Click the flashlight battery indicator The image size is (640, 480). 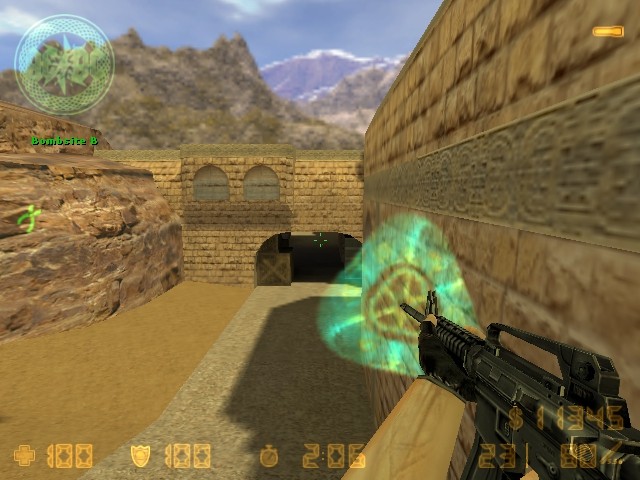point(607,32)
